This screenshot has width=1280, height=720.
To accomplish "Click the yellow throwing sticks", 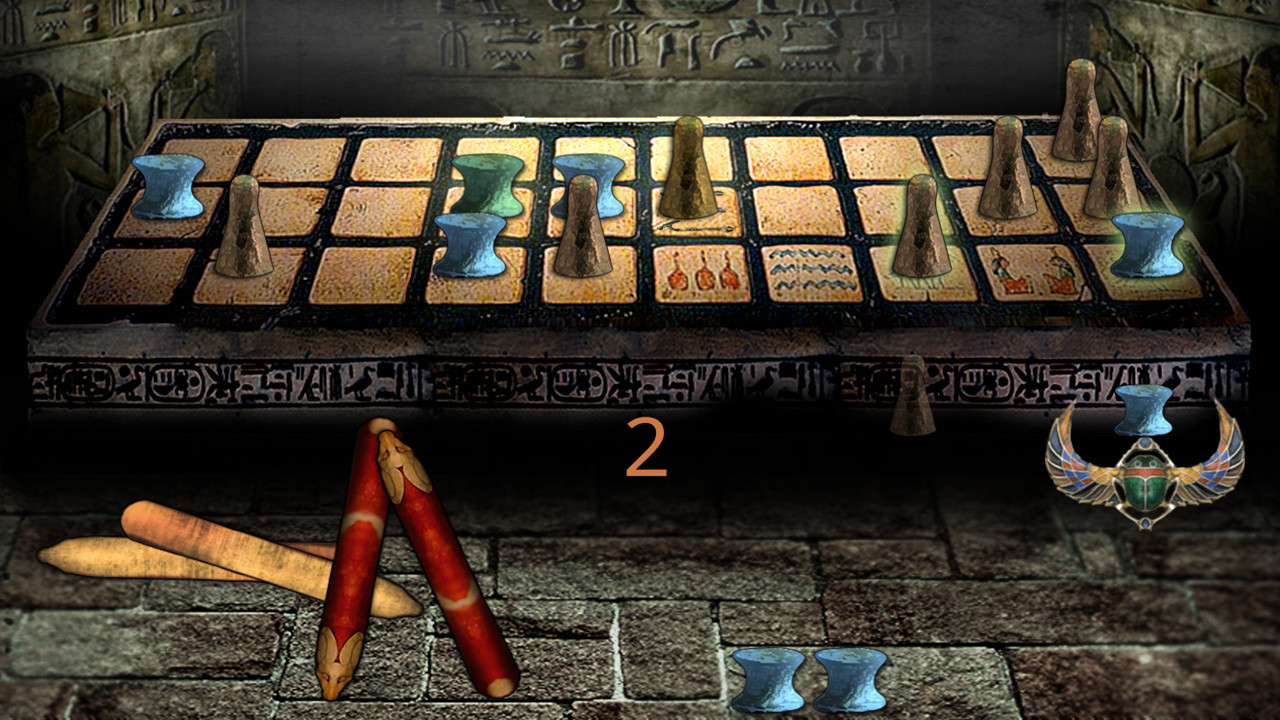I will pos(200,555).
